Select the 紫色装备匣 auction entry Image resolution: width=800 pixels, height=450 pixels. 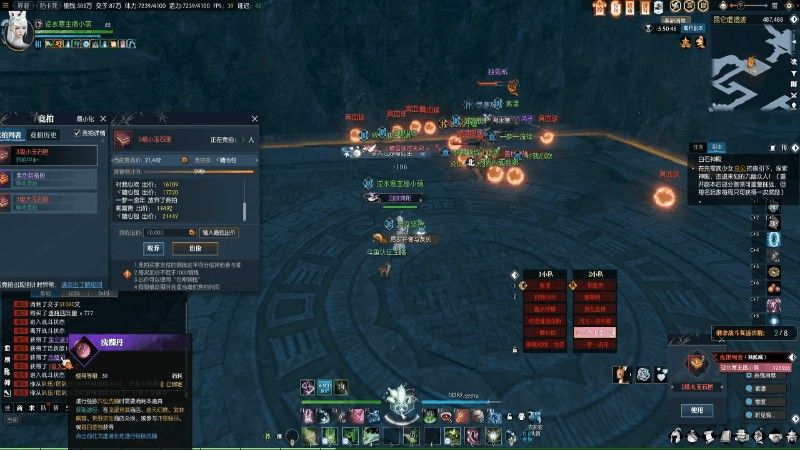(52, 178)
